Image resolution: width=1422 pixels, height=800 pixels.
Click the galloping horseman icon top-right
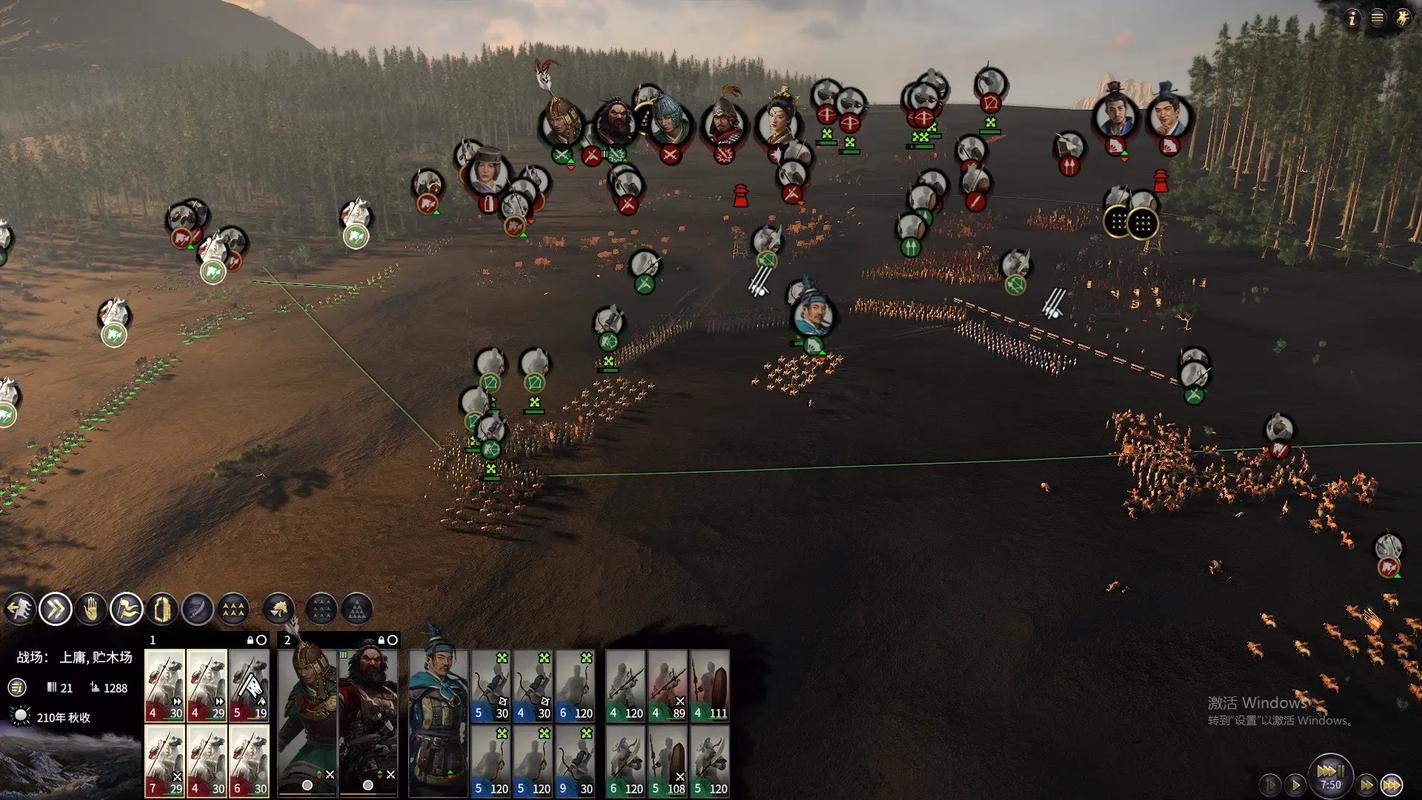[x=1401, y=17]
